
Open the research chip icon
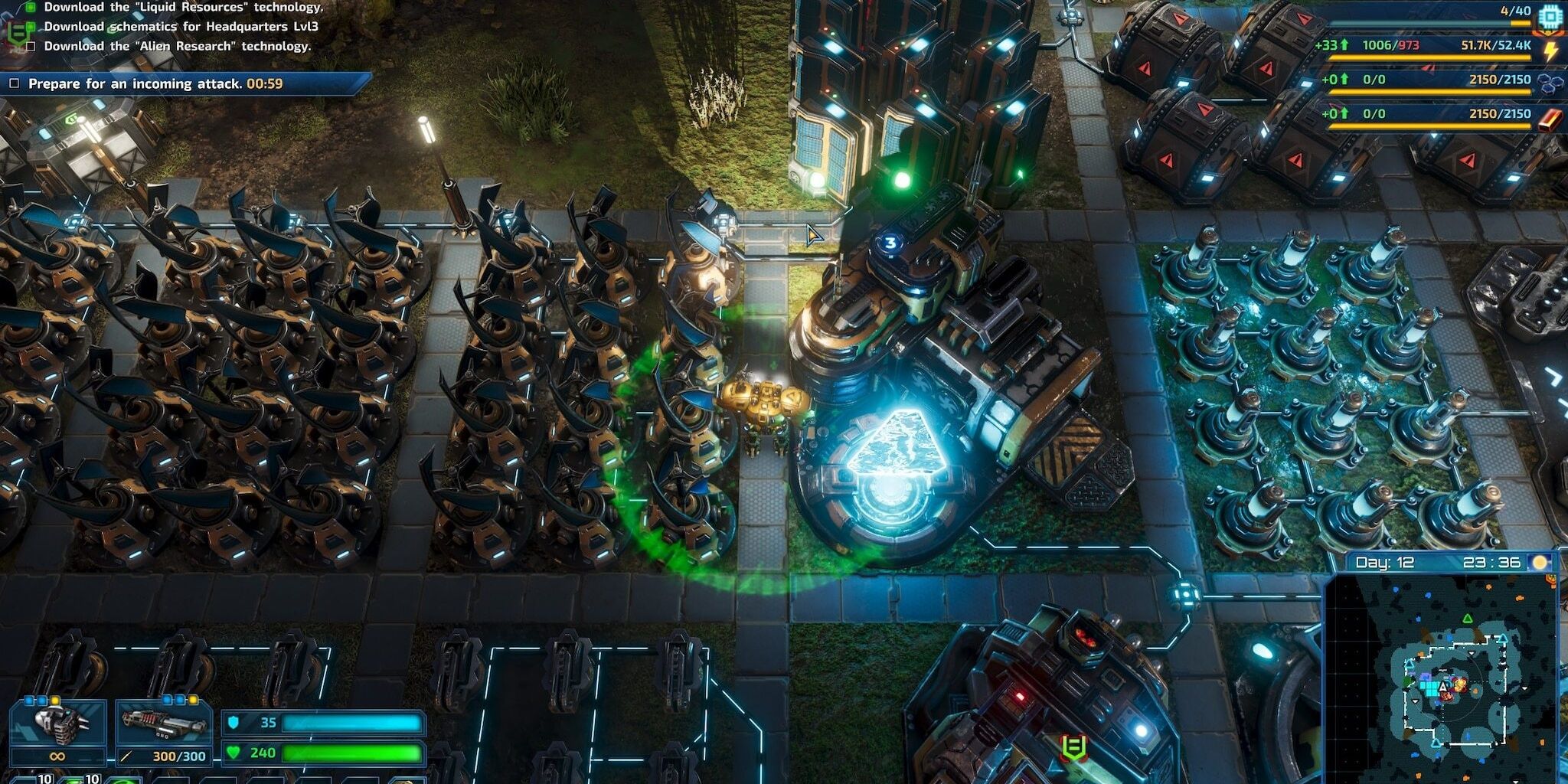point(1550,15)
